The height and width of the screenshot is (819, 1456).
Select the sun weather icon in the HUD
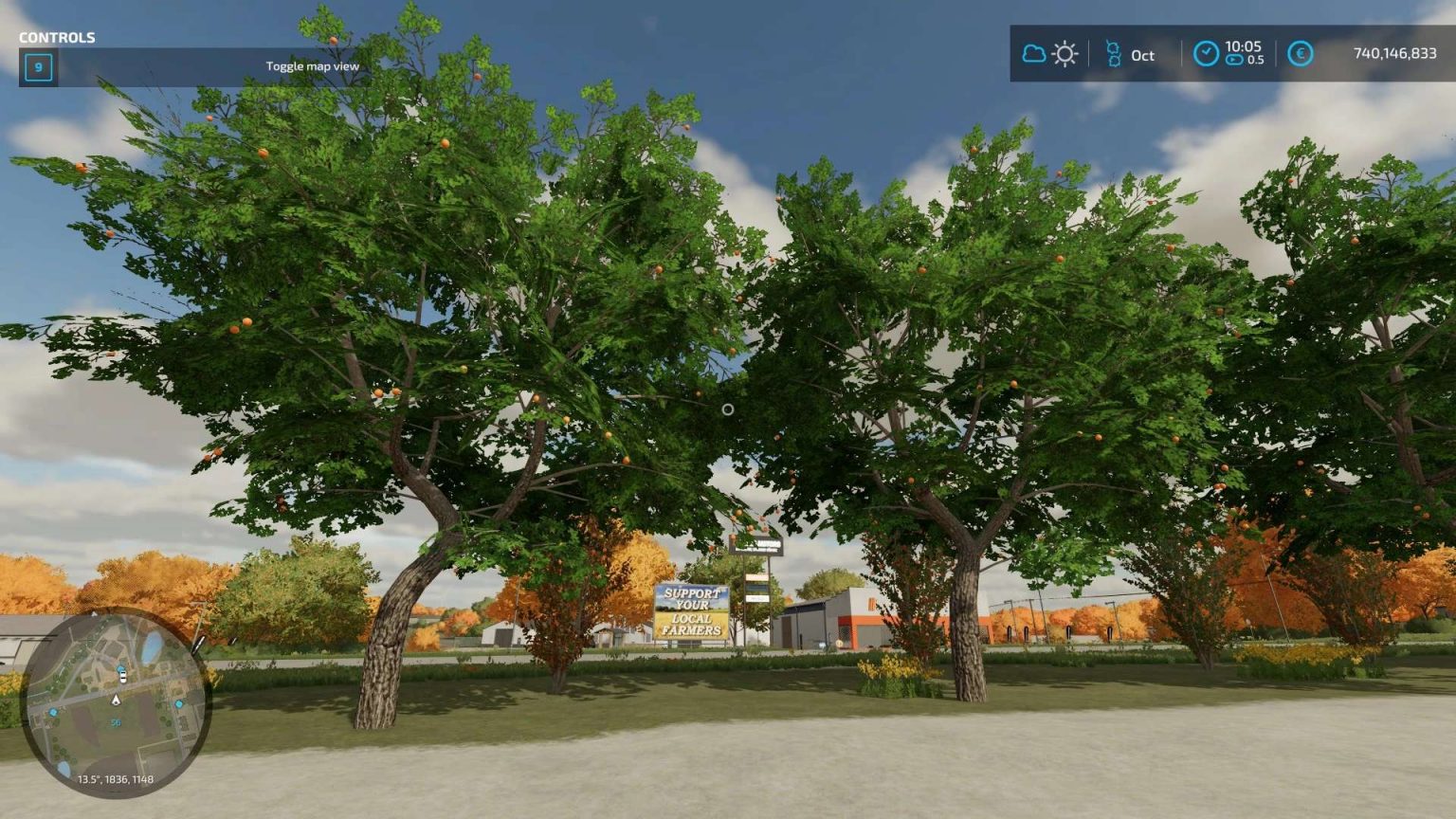pos(1065,54)
